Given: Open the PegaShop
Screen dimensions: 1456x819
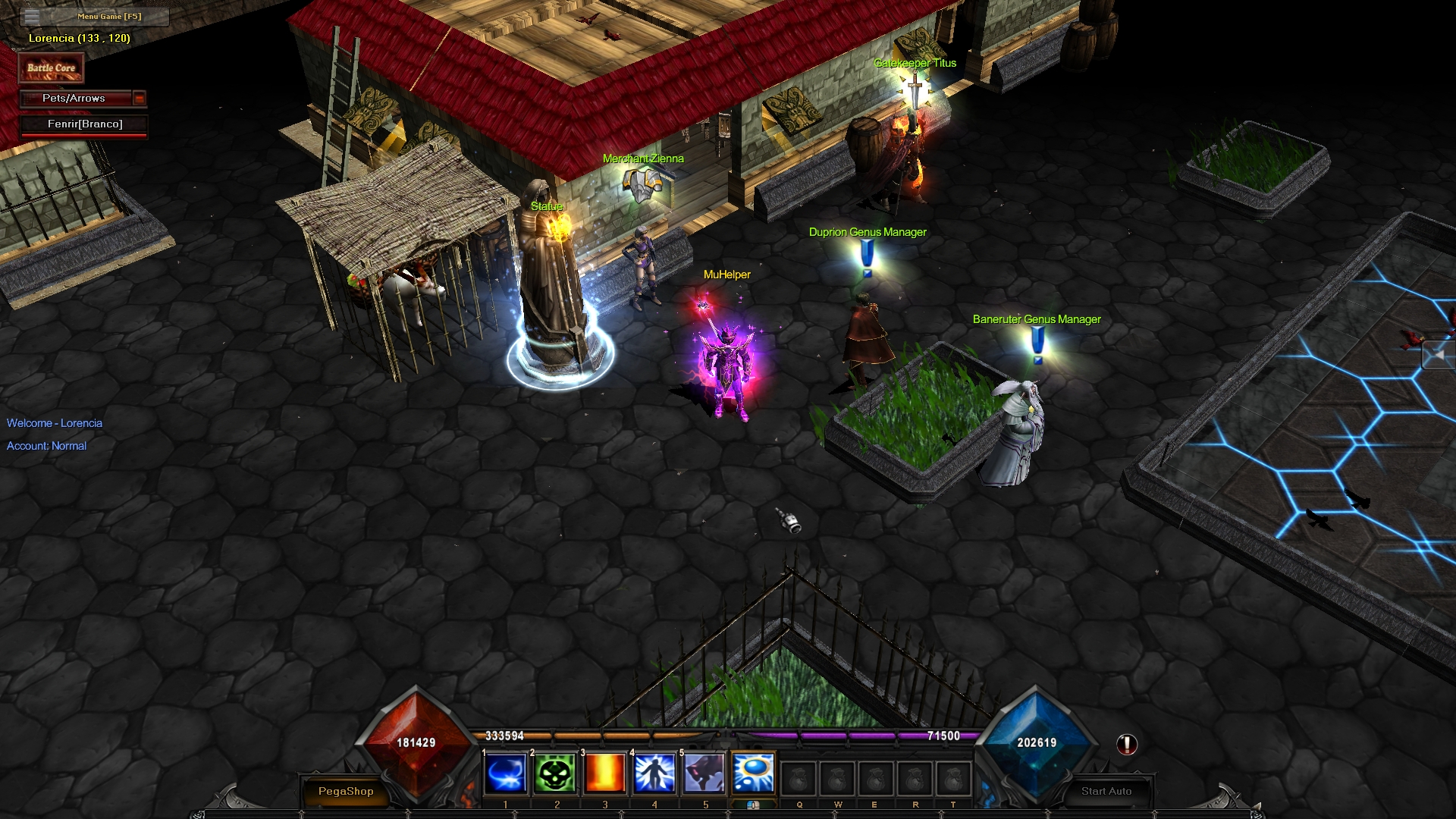Looking at the screenshot, I should (346, 791).
